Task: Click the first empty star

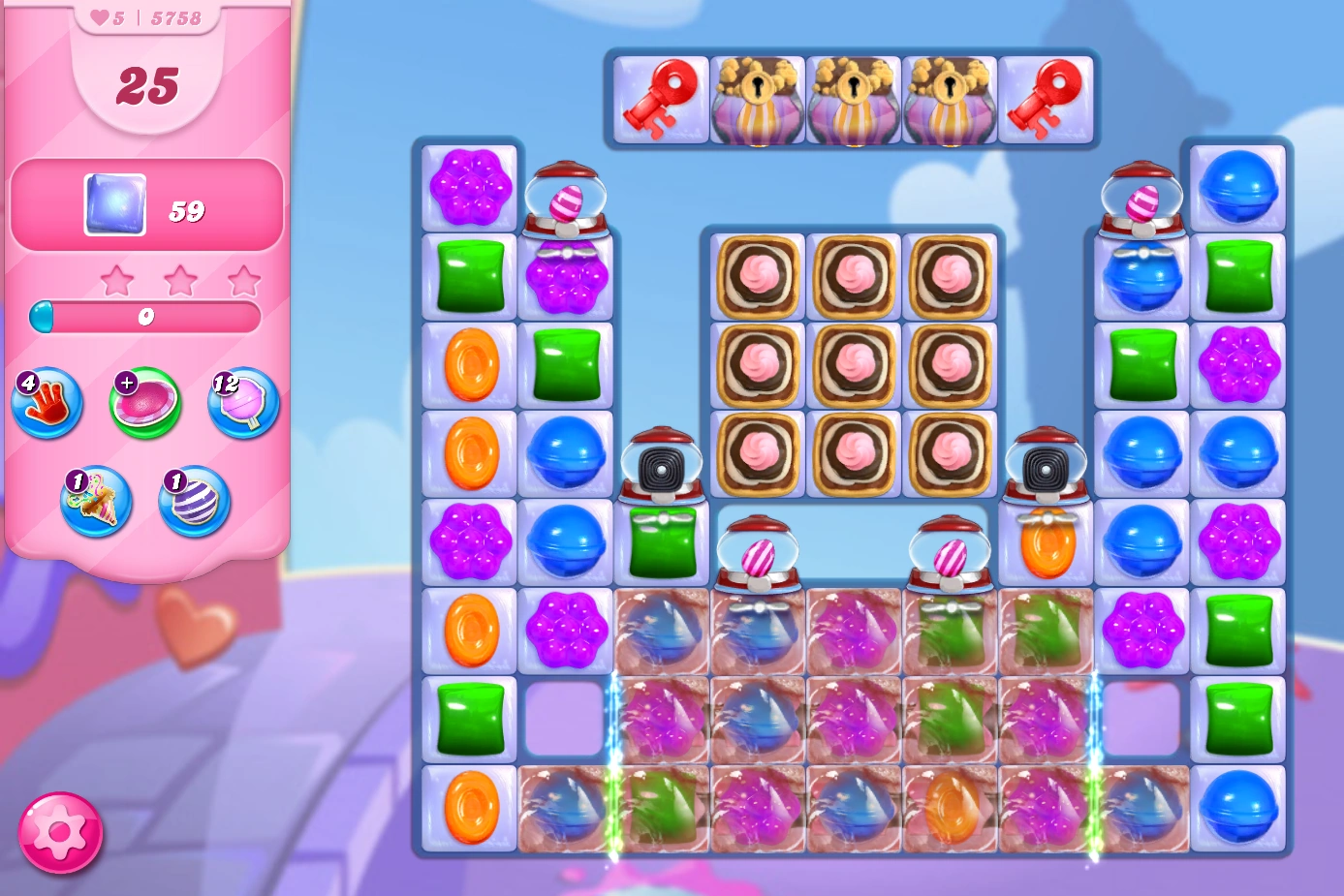Action: click(x=119, y=279)
